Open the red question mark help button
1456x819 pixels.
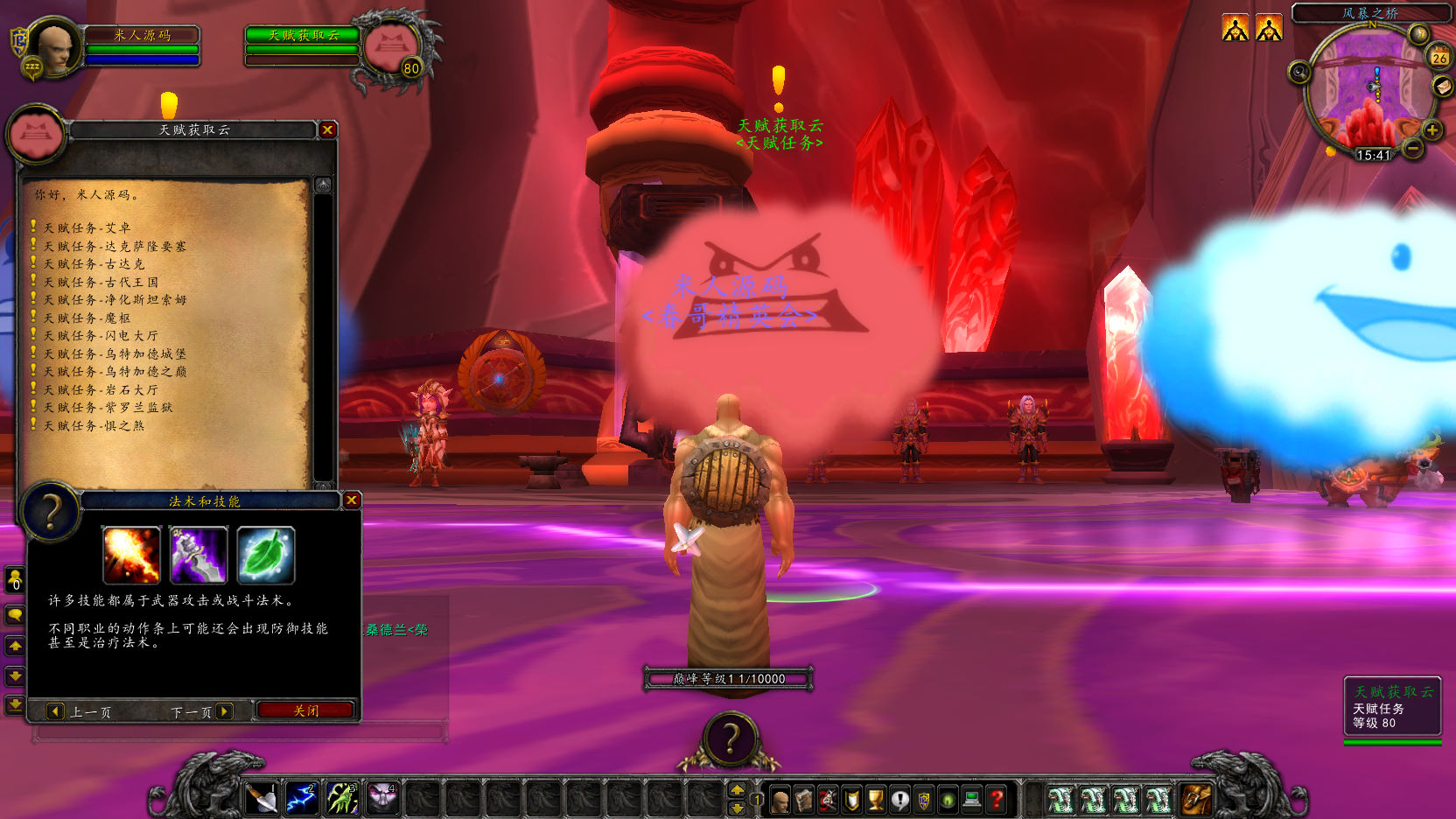point(996,800)
